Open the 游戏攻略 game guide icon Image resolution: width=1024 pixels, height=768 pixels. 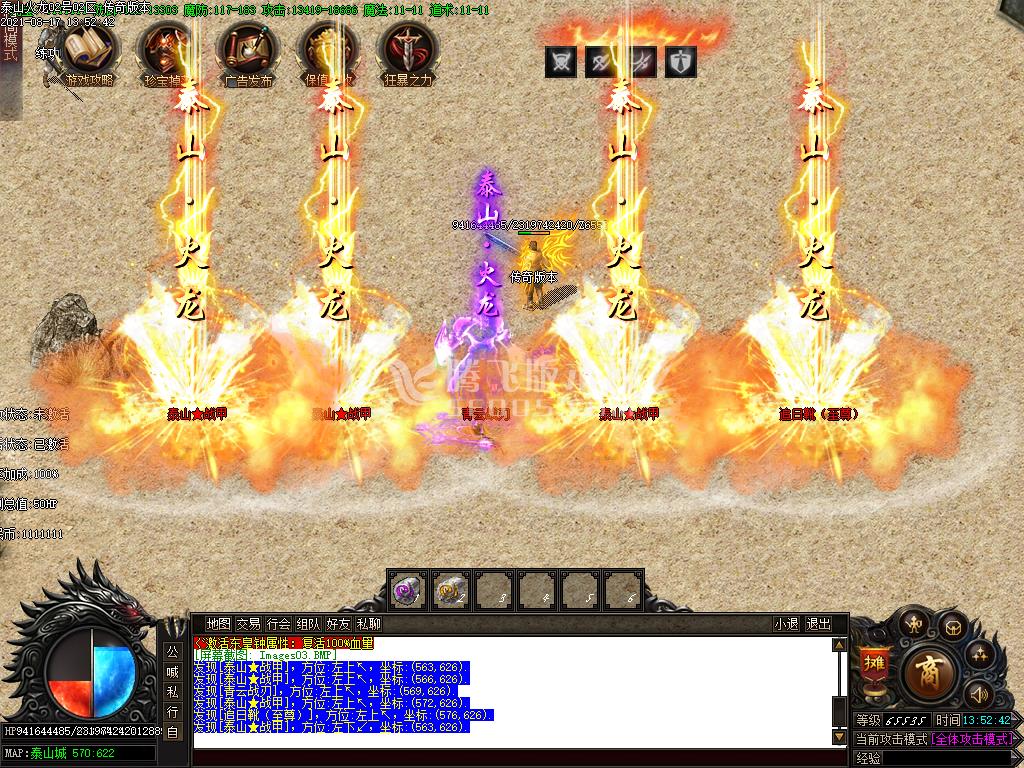click(x=88, y=52)
